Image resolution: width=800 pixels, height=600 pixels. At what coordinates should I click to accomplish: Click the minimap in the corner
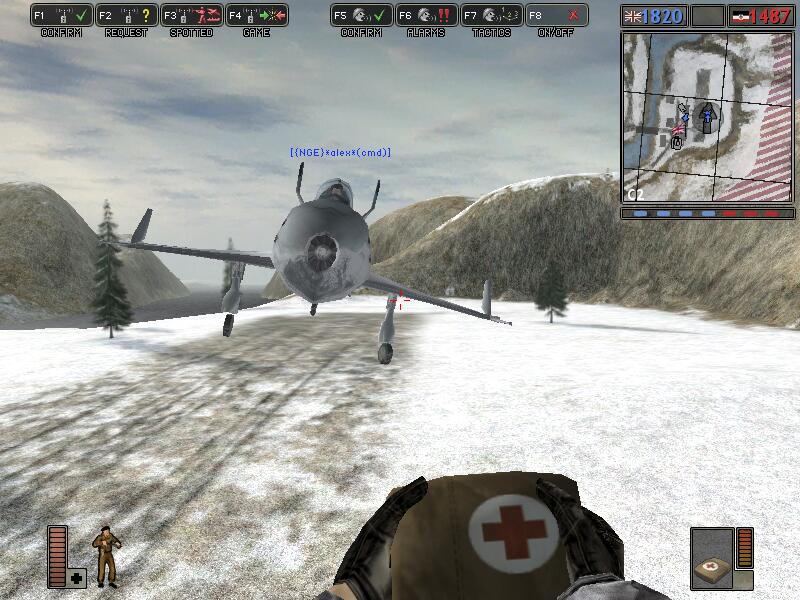(x=707, y=116)
